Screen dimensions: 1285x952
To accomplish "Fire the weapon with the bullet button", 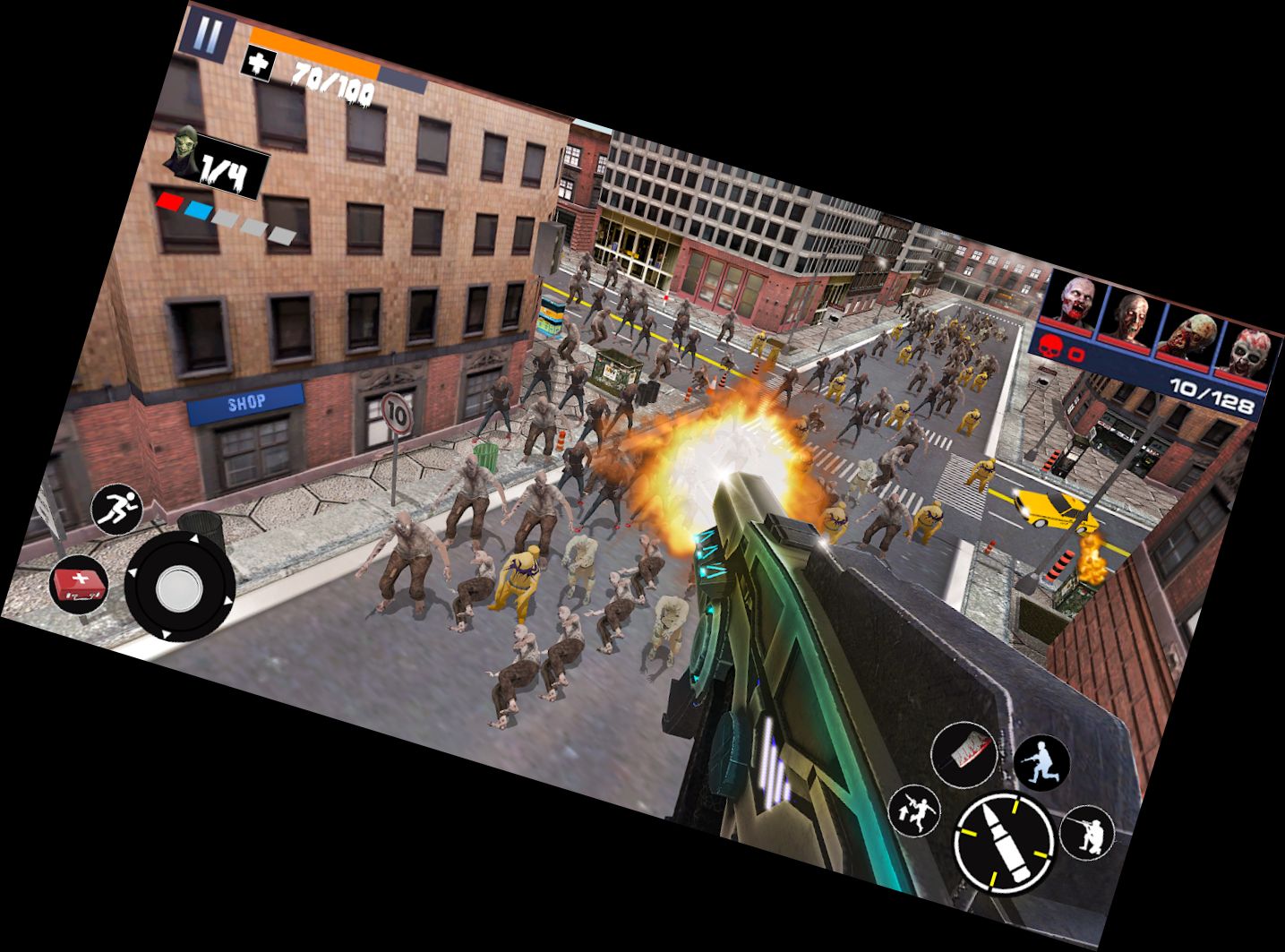I will [x=1002, y=839].
